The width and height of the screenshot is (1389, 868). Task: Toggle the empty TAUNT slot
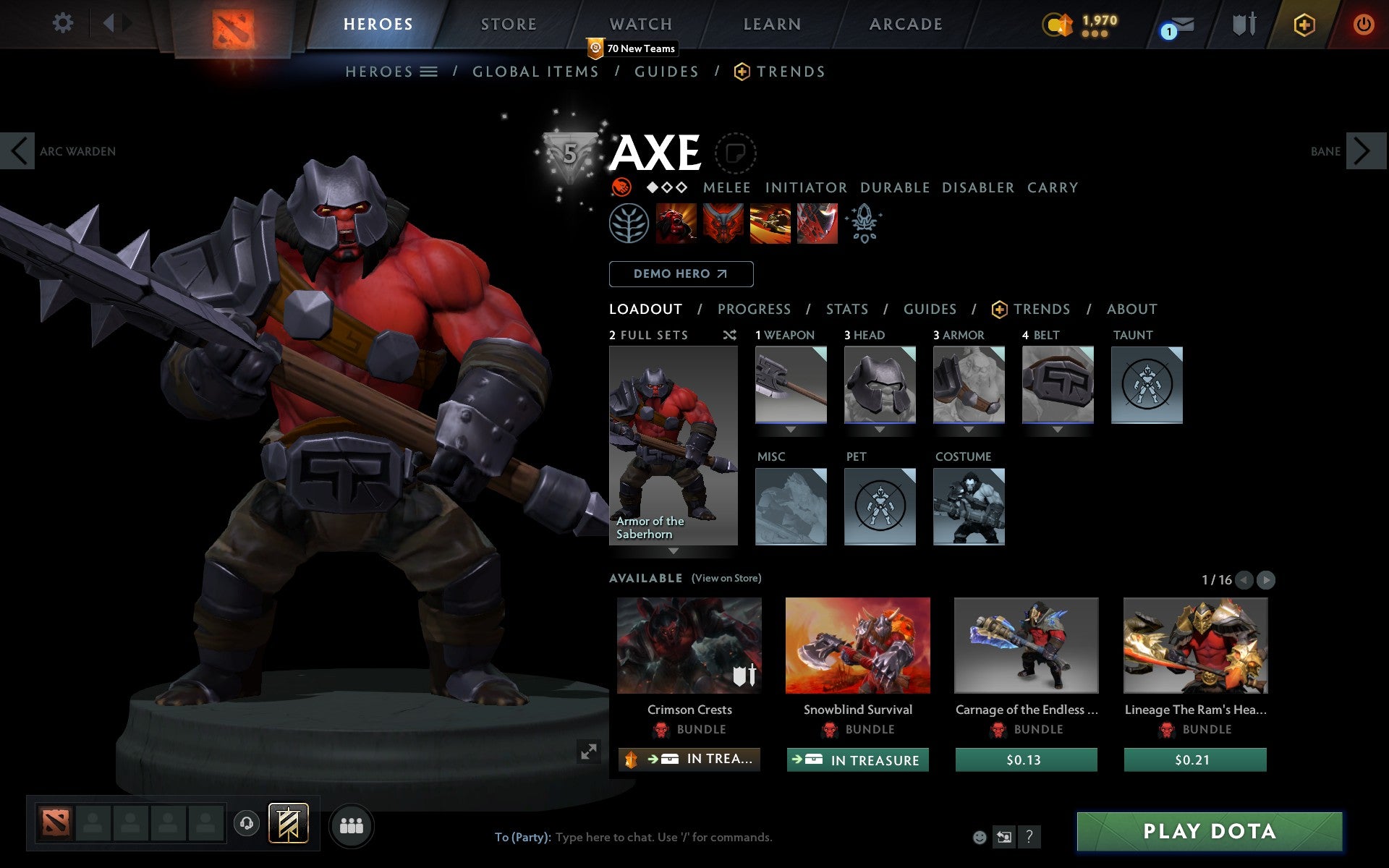pos(1147,385)
